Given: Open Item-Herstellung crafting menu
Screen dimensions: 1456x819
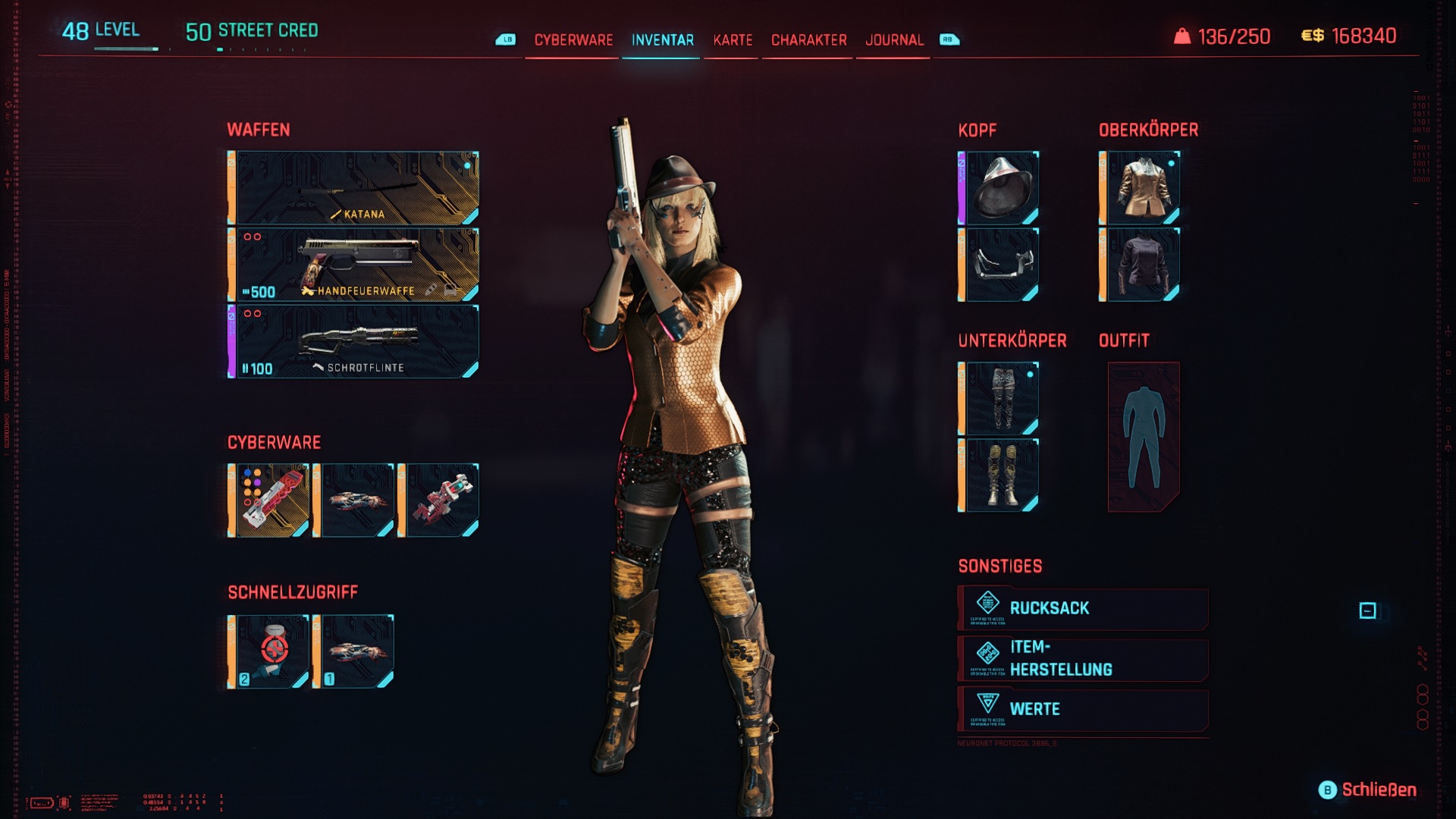Looking at the screenshot, I should tap(1083, 658).
